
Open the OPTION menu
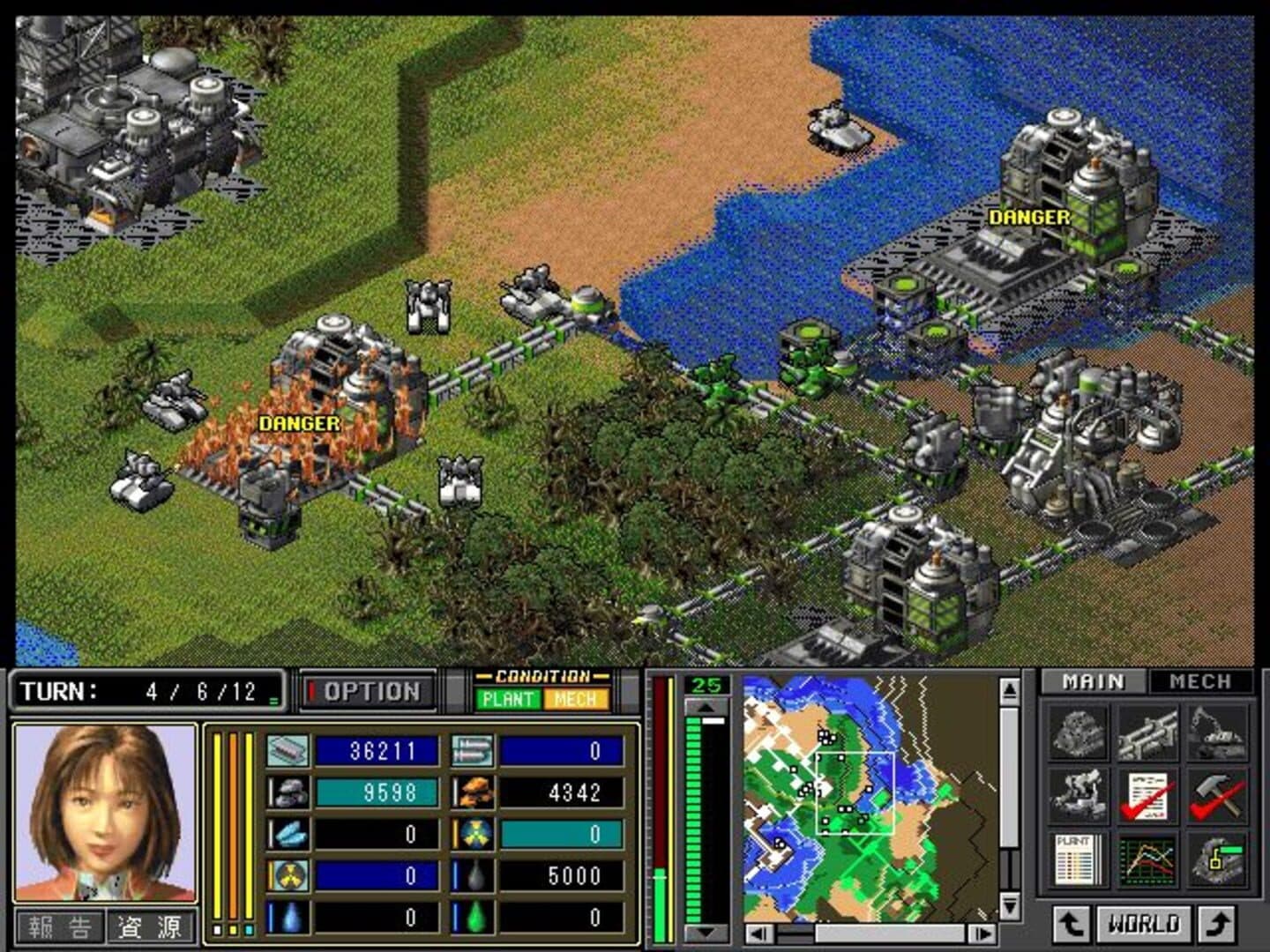point(370,692)
